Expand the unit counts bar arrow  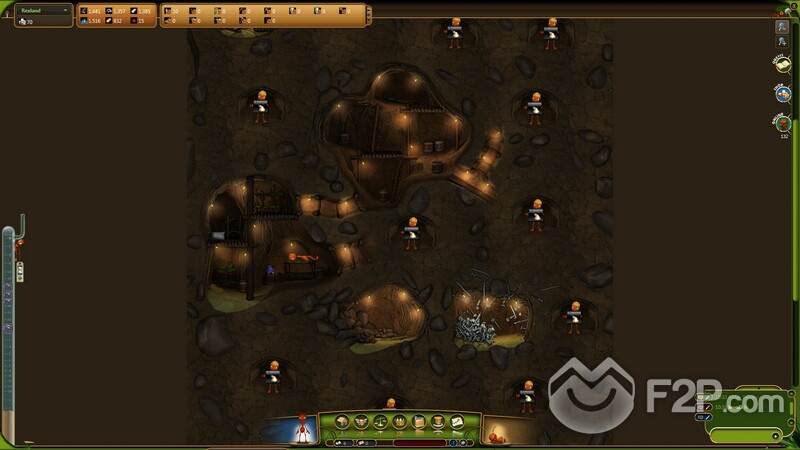coord(367,14)
